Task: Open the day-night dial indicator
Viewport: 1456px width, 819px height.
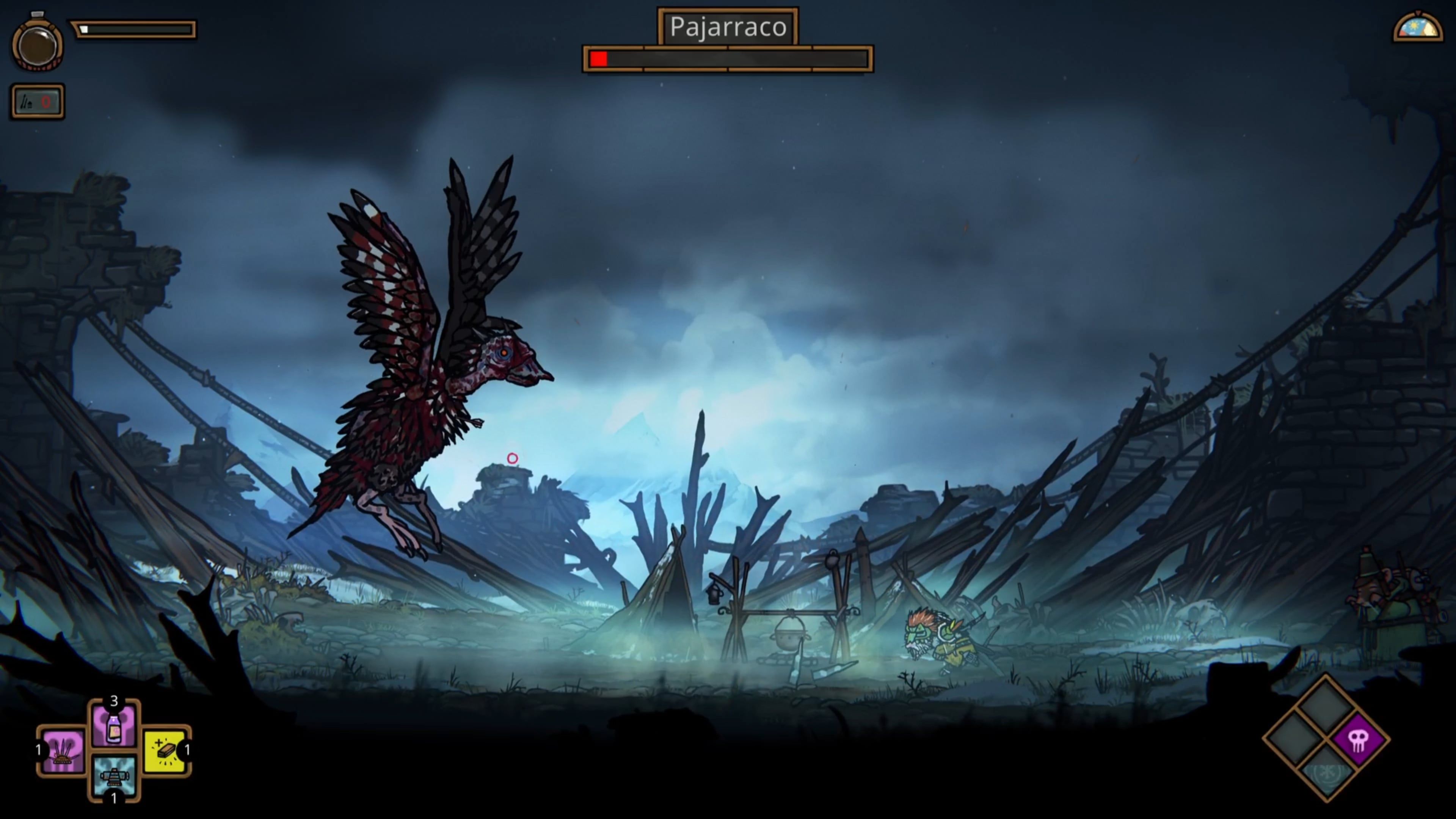Action: click(x=1418, y=27)
